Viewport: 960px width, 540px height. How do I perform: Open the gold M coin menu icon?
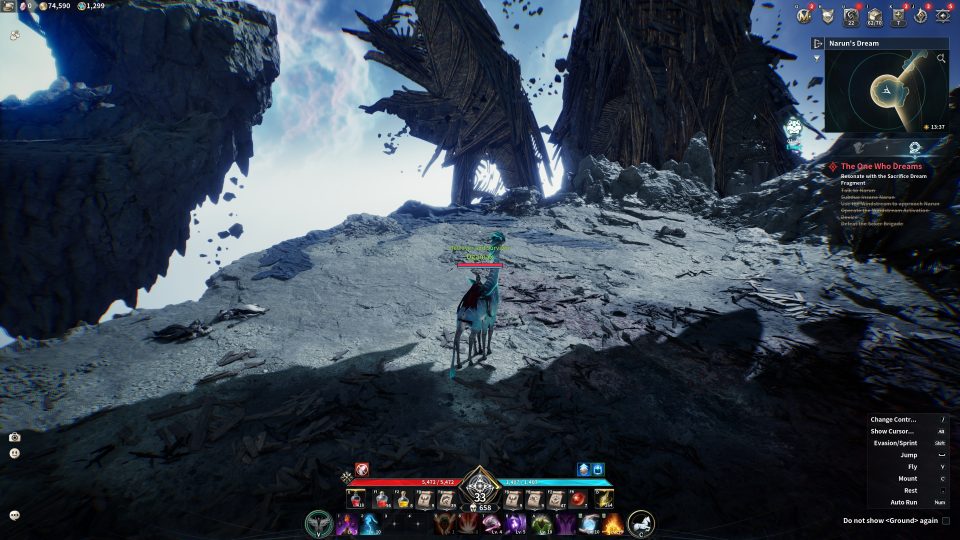click(804, 15)
